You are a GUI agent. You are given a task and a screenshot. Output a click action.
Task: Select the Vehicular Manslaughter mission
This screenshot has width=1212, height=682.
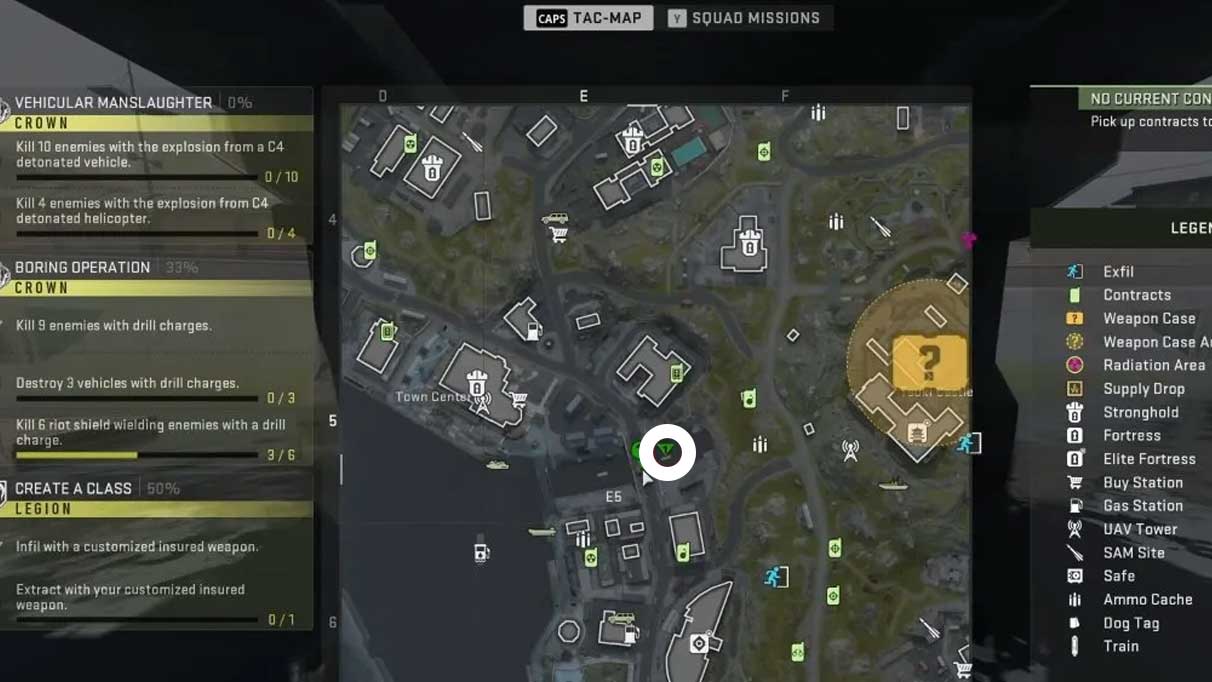(114, 102)
